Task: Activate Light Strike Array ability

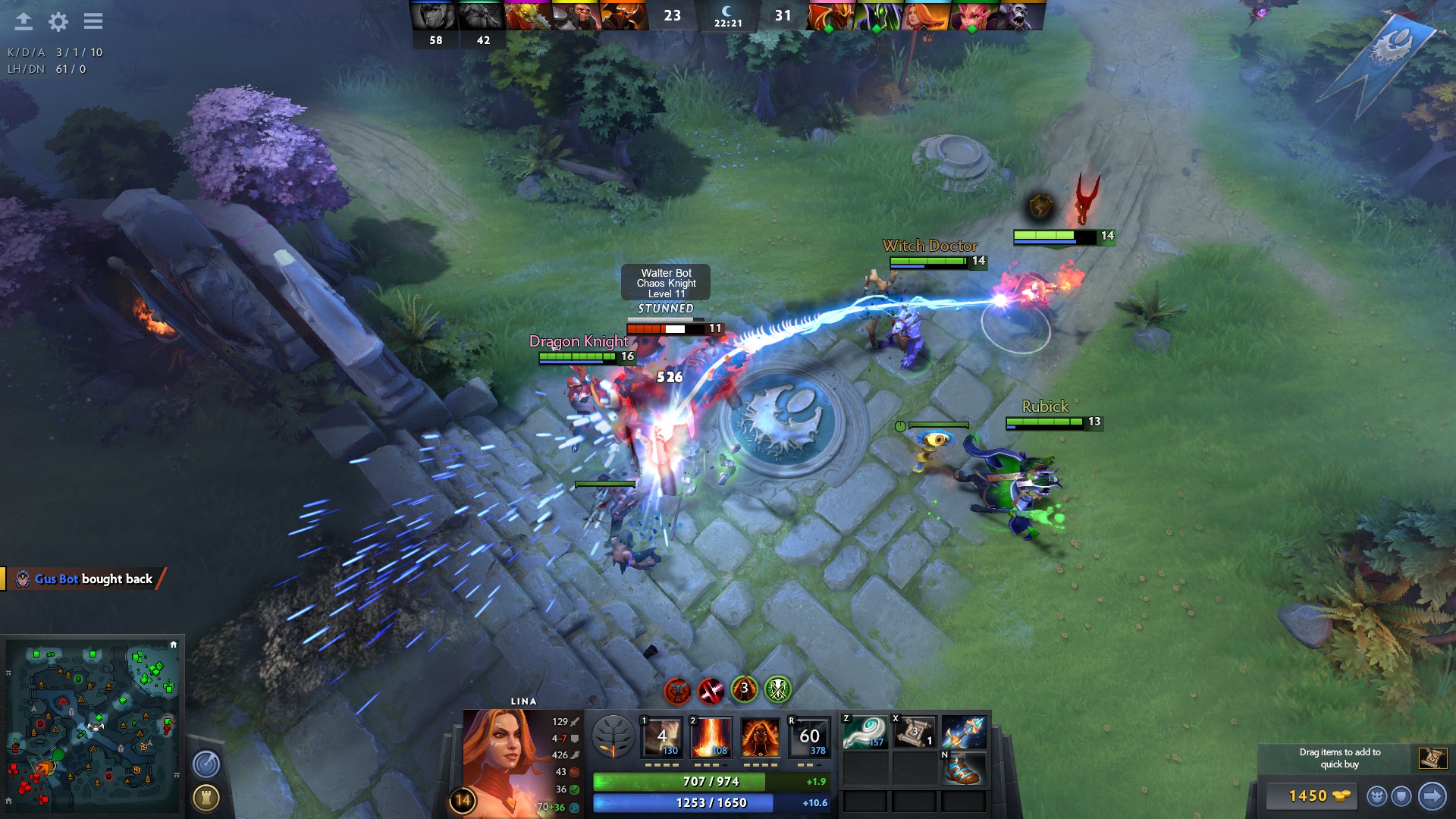Action: coord(711,737)
